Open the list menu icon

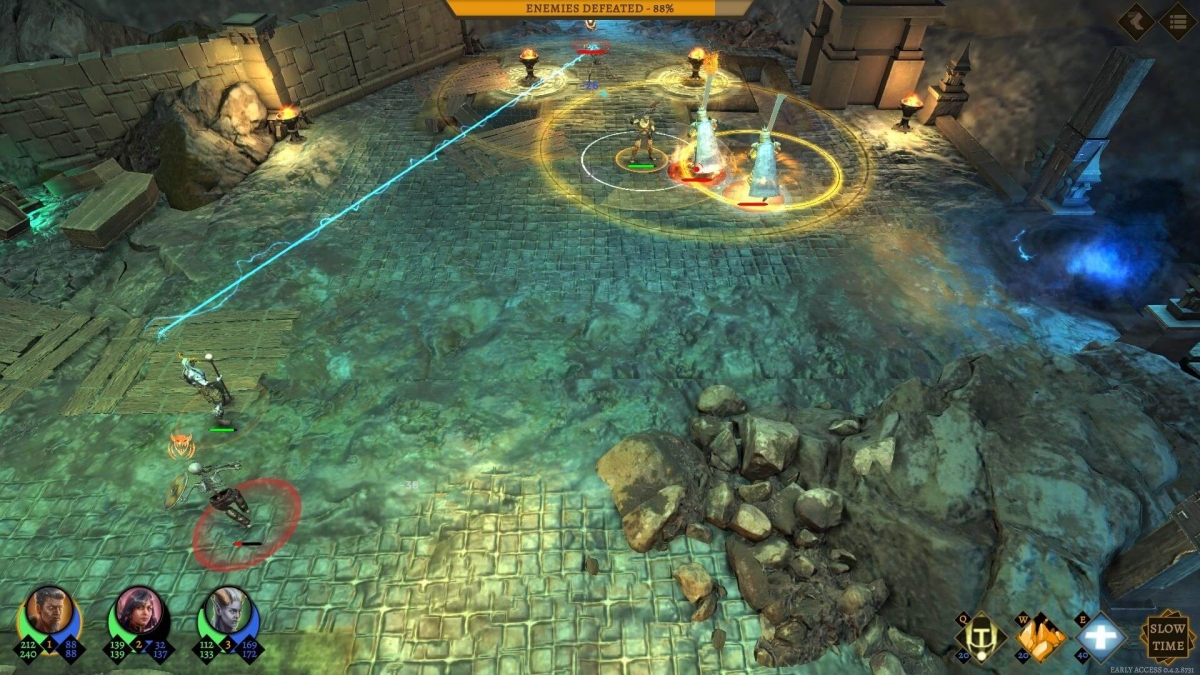[1177, 21]
